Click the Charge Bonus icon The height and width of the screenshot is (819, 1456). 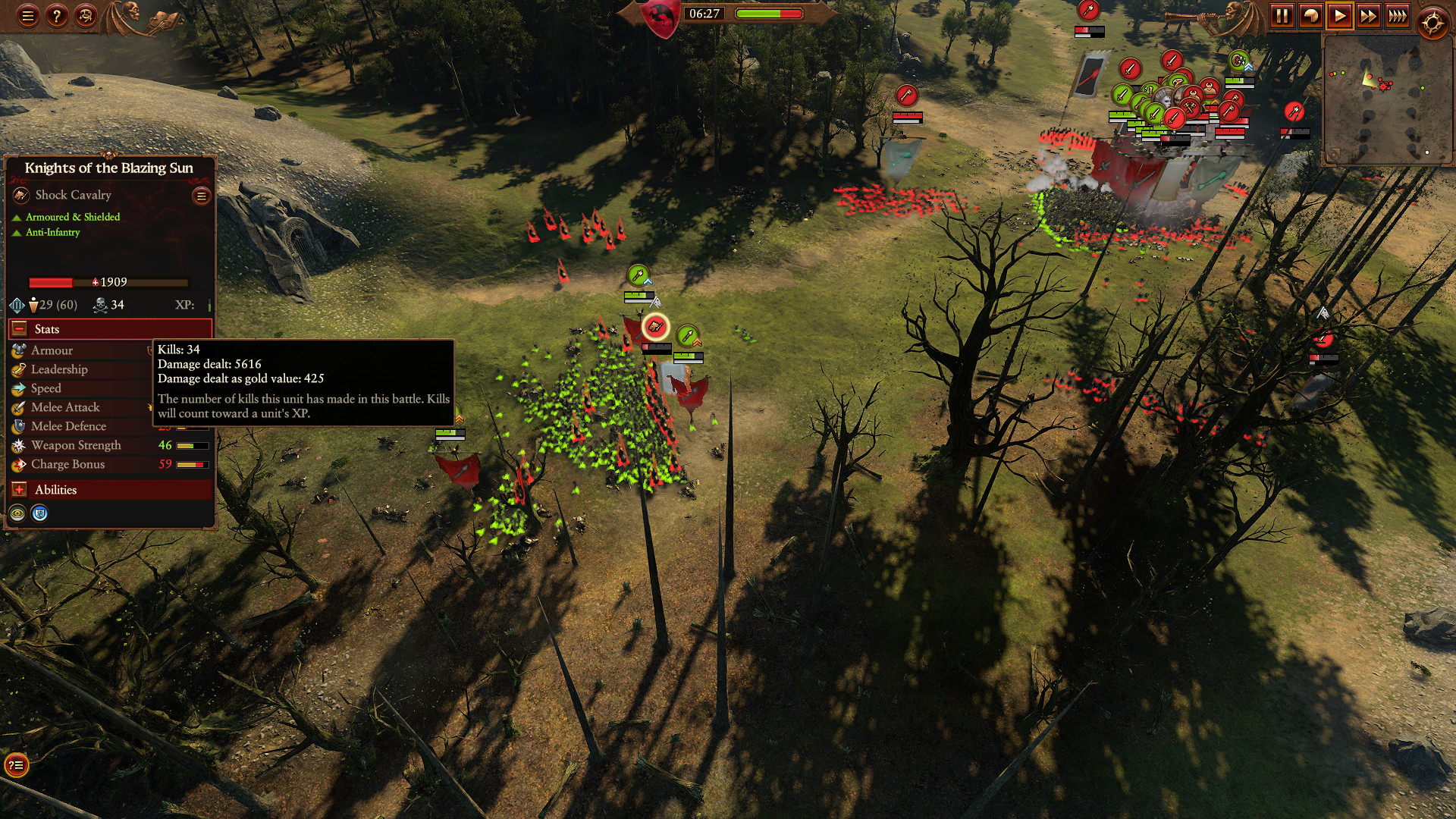point(17,464)
